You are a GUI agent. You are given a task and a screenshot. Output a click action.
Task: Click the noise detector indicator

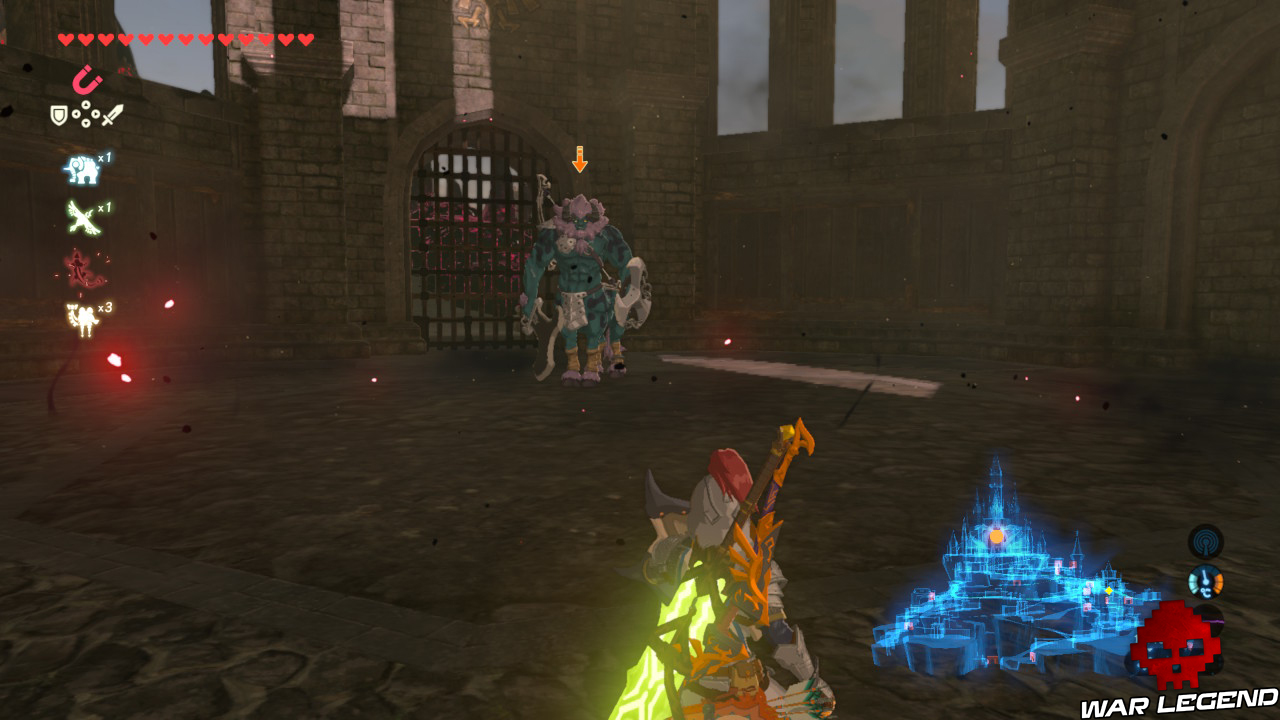[1206, 543]
